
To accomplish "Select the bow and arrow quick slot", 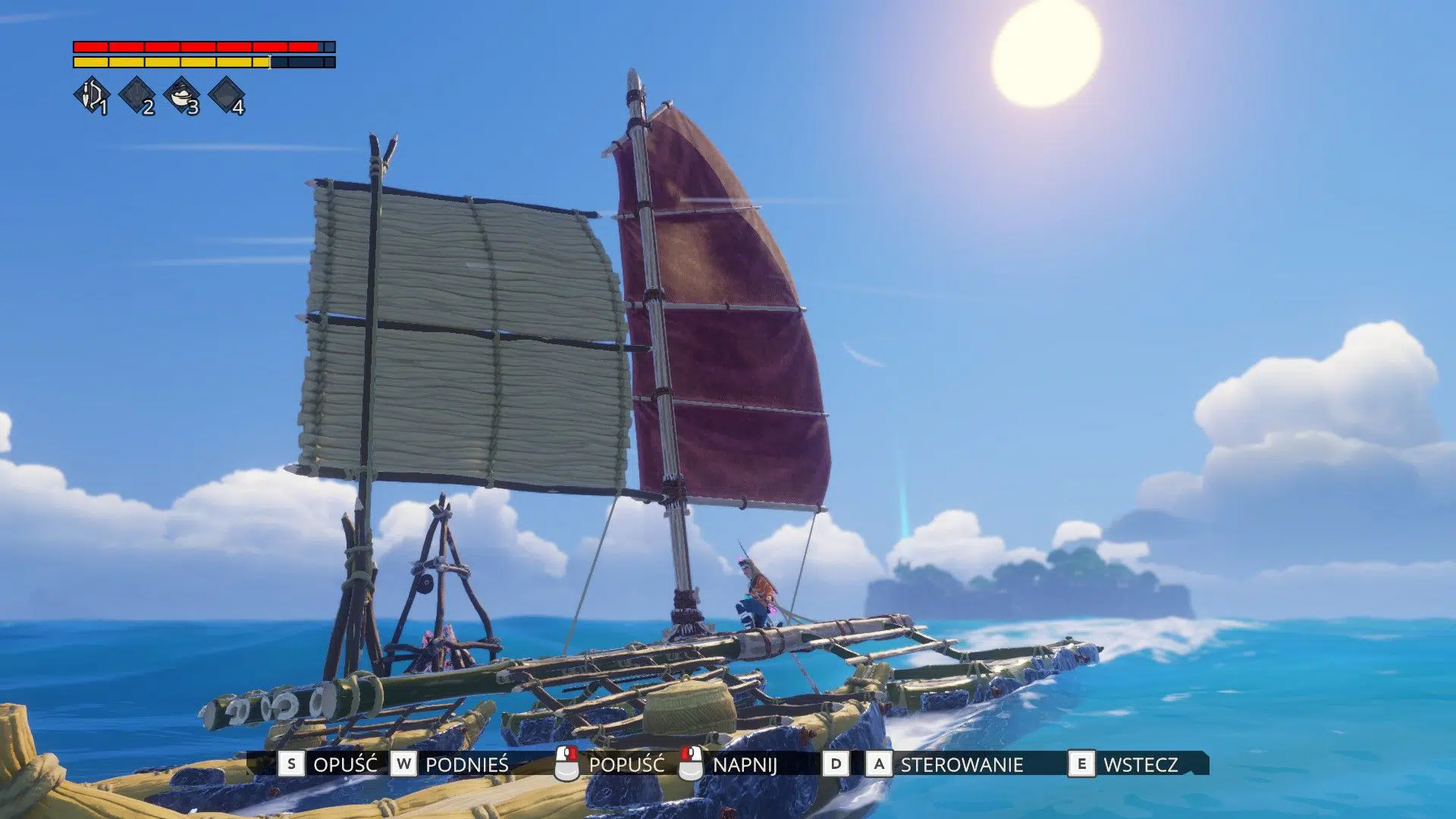I will [x=92, y=96].
